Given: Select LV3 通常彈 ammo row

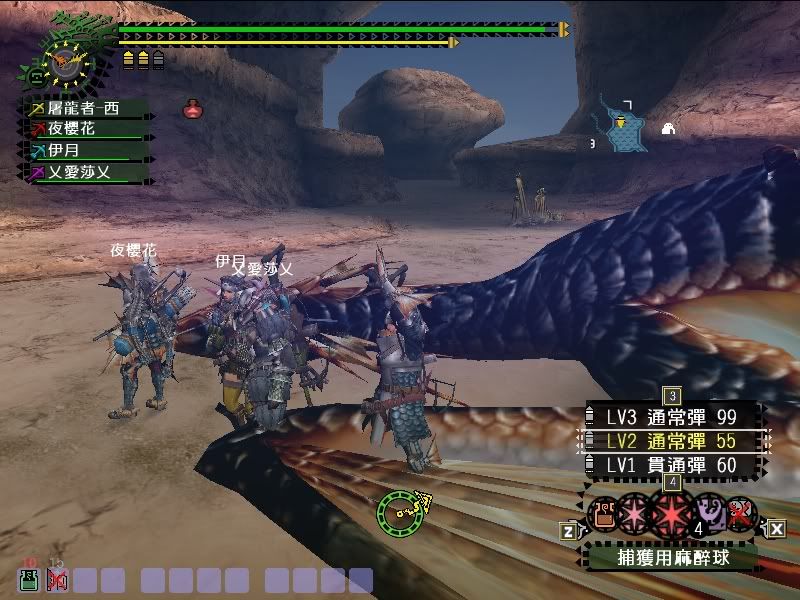Looking at the screenshot, I should [670, 415].
